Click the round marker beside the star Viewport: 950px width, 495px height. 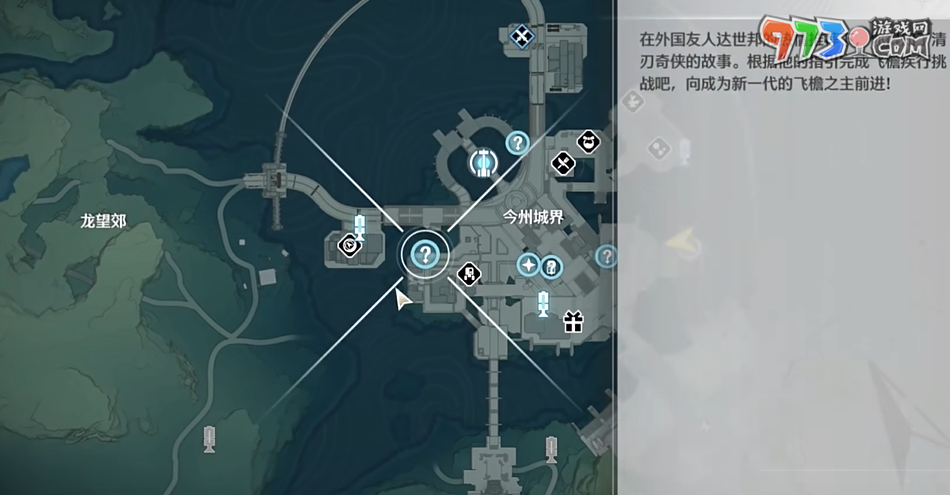[x=551, y=267]
